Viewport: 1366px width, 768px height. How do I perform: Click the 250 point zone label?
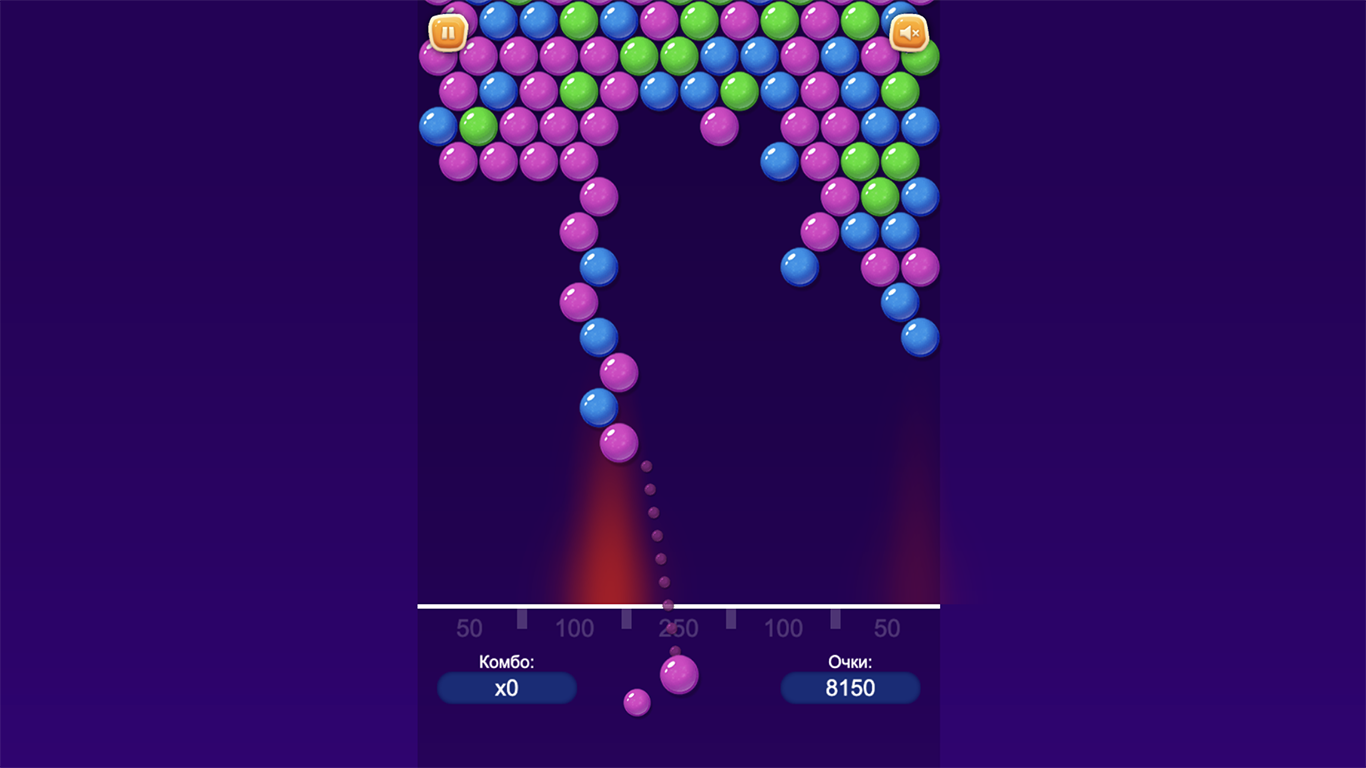click(x=680, y=628)
